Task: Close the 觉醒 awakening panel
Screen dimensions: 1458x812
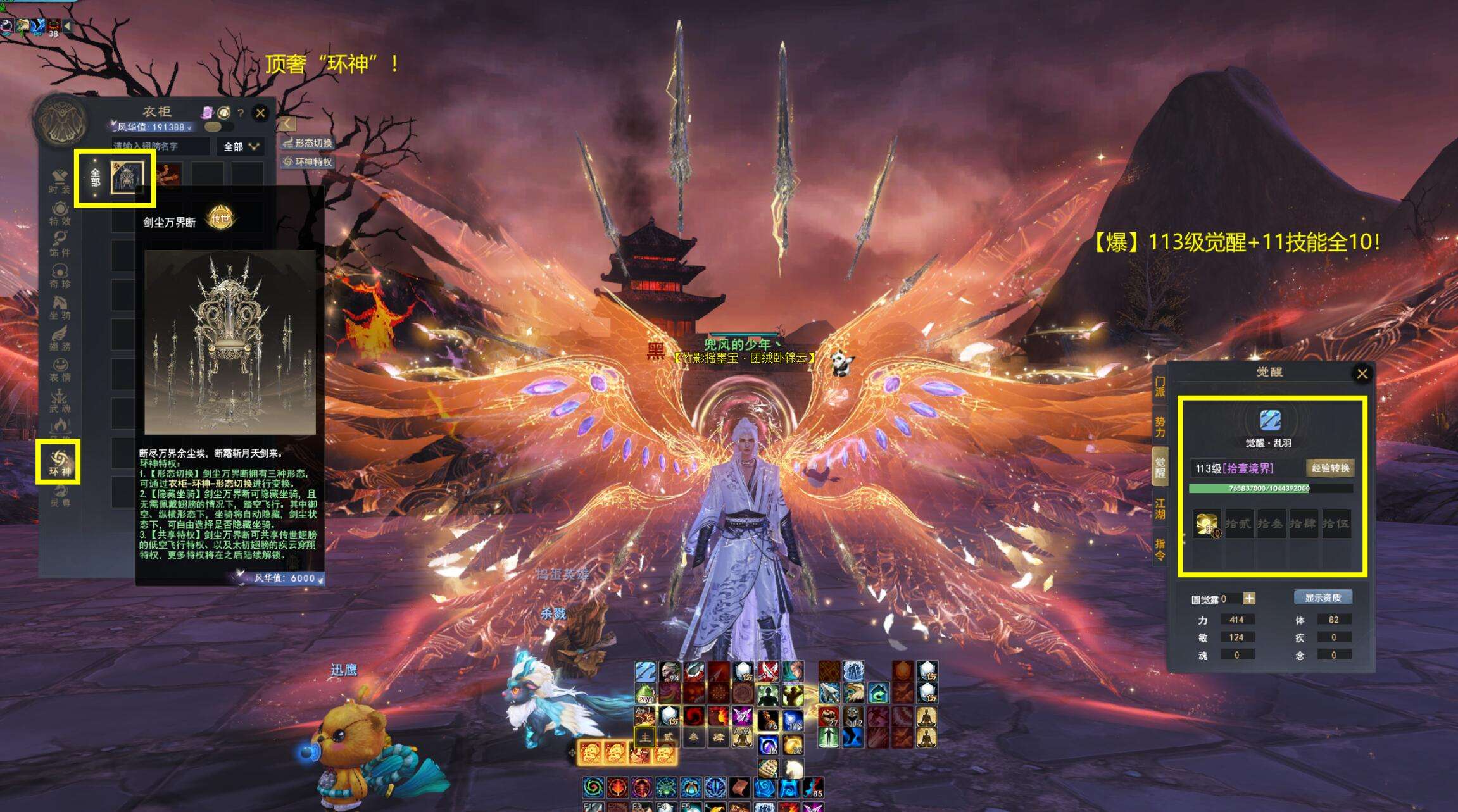Action: click(x=1362, y=374)
